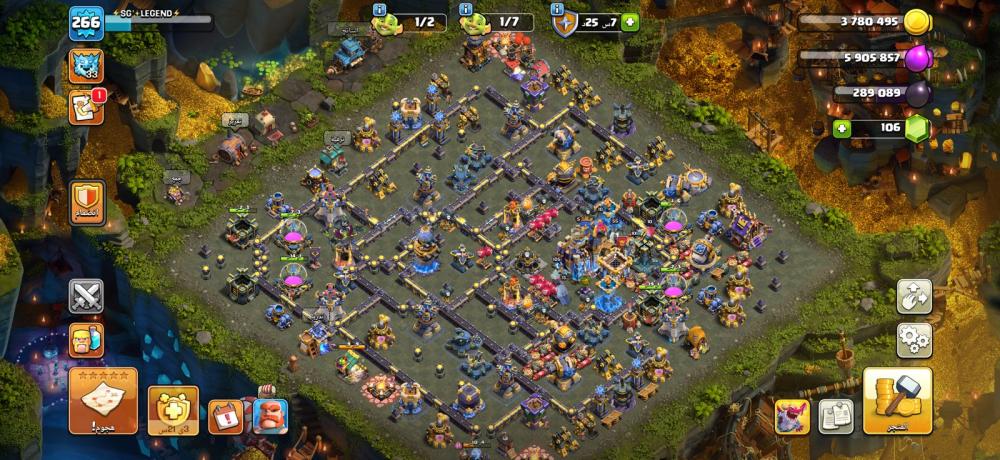The height and width of the screenshot is (460, 1000).
Task: Launch the Boom Beach character icon
Action: 268,414
